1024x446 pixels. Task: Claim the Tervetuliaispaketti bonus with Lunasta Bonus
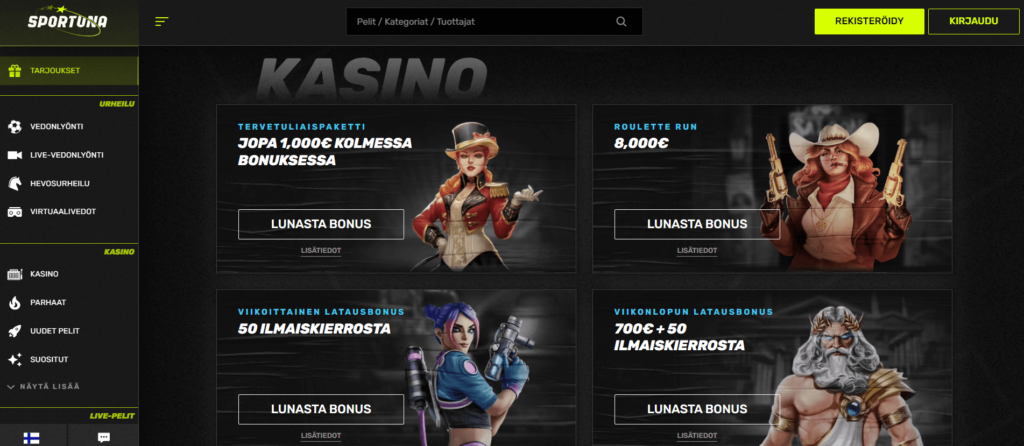(321, 224)
